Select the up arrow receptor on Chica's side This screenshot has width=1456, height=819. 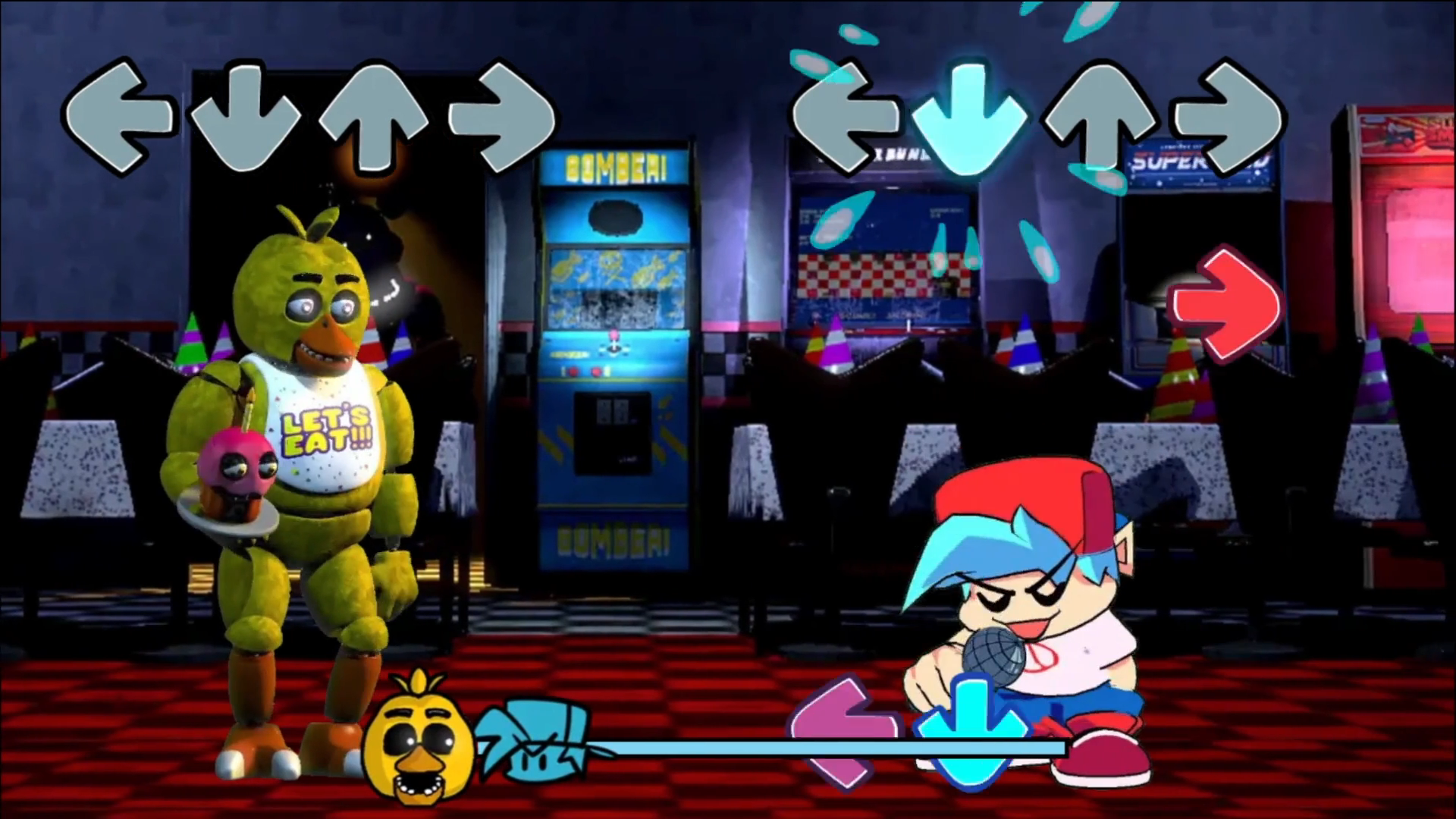tap(375, 118)
